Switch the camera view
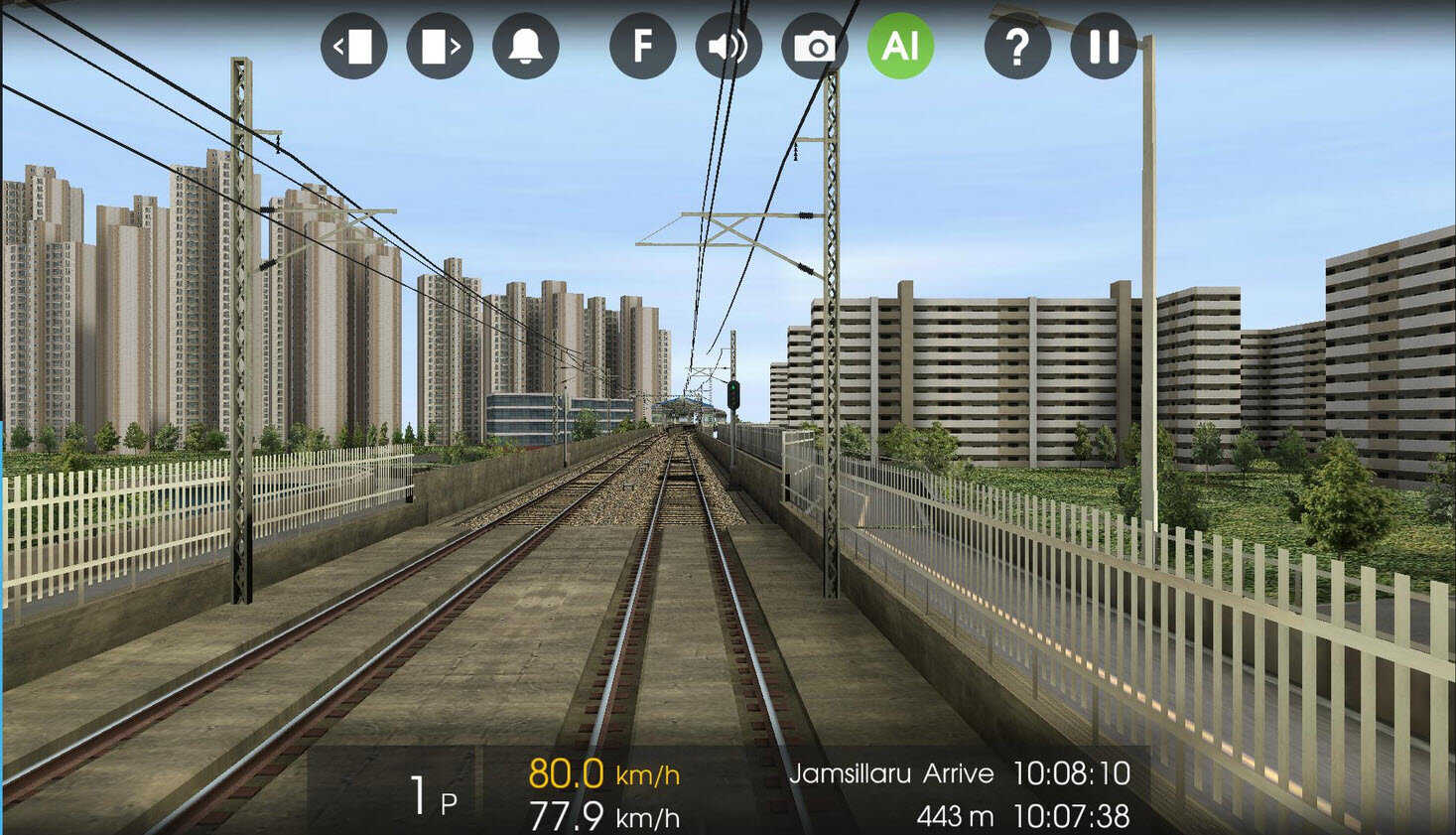The height and width of the screenshot is (835, 1456). 814,46
